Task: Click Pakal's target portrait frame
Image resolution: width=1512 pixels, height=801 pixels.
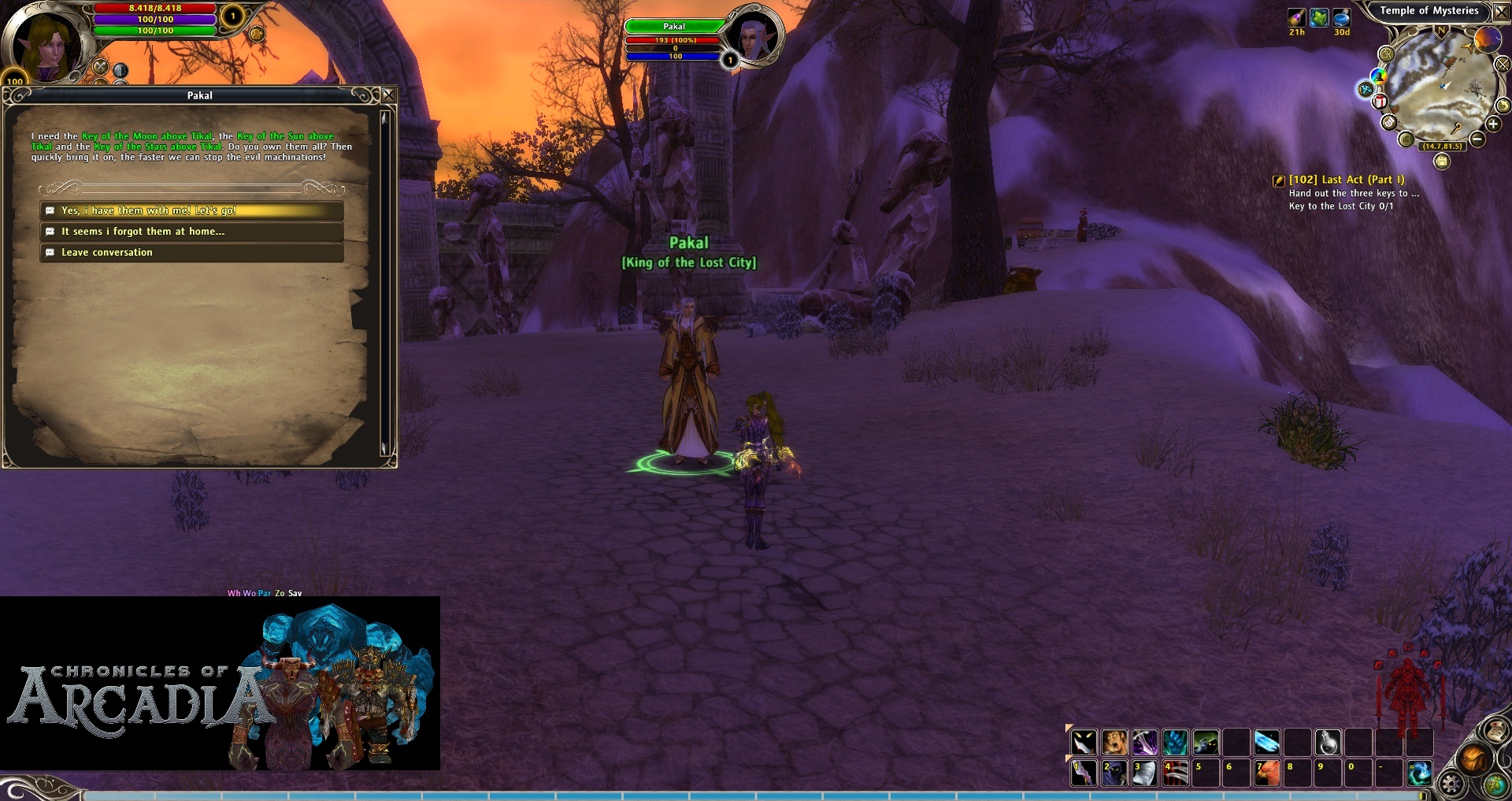Action: click(x=754, y=36)
